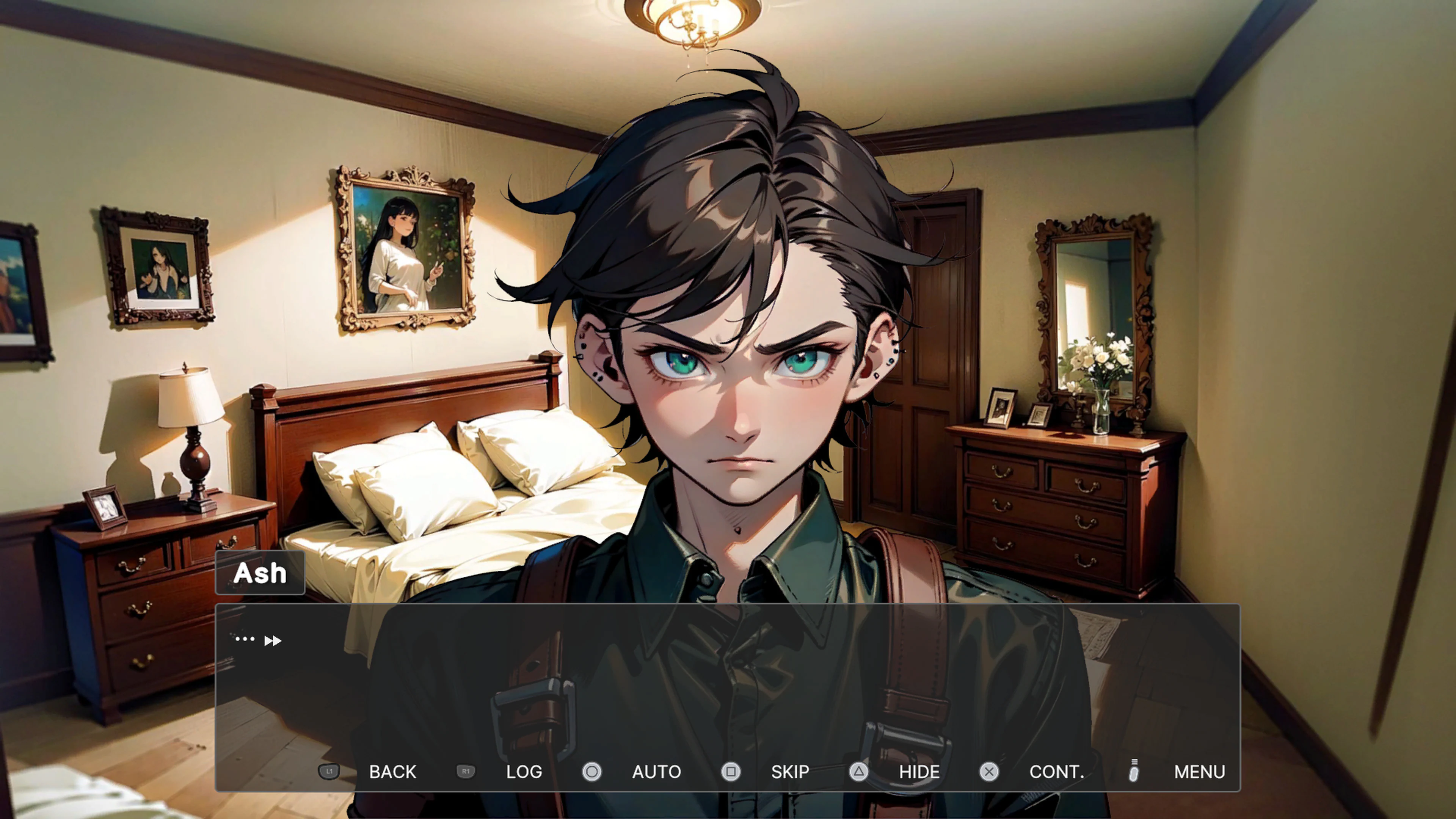Click the circle button icon next to AUTO

click(592, 772)
